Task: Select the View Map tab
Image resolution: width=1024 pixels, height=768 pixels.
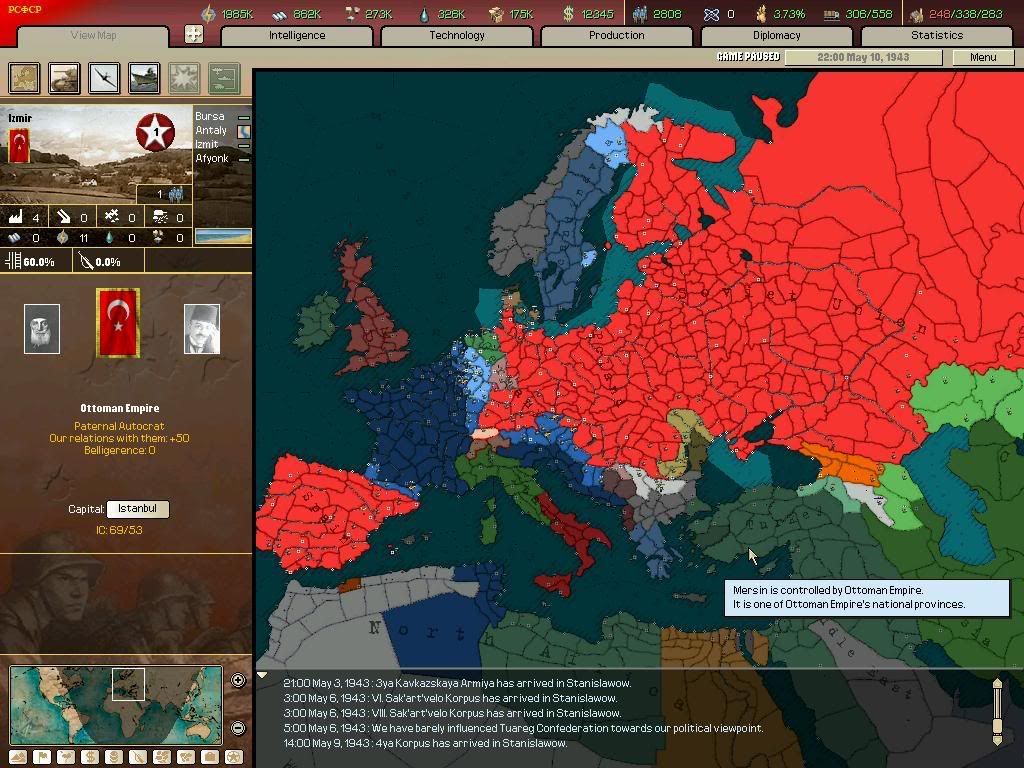Action: point(94,36)
